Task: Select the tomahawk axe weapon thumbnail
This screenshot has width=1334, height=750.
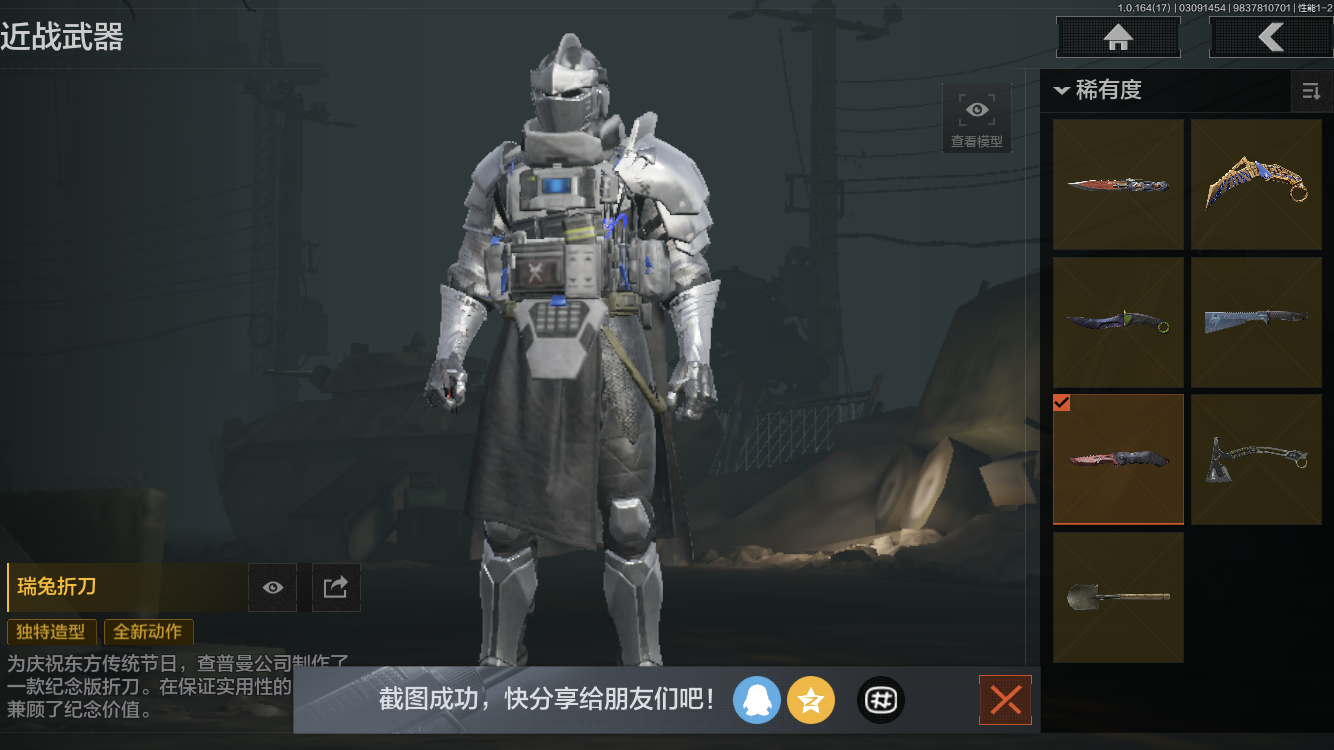Action: point(1256,459)
